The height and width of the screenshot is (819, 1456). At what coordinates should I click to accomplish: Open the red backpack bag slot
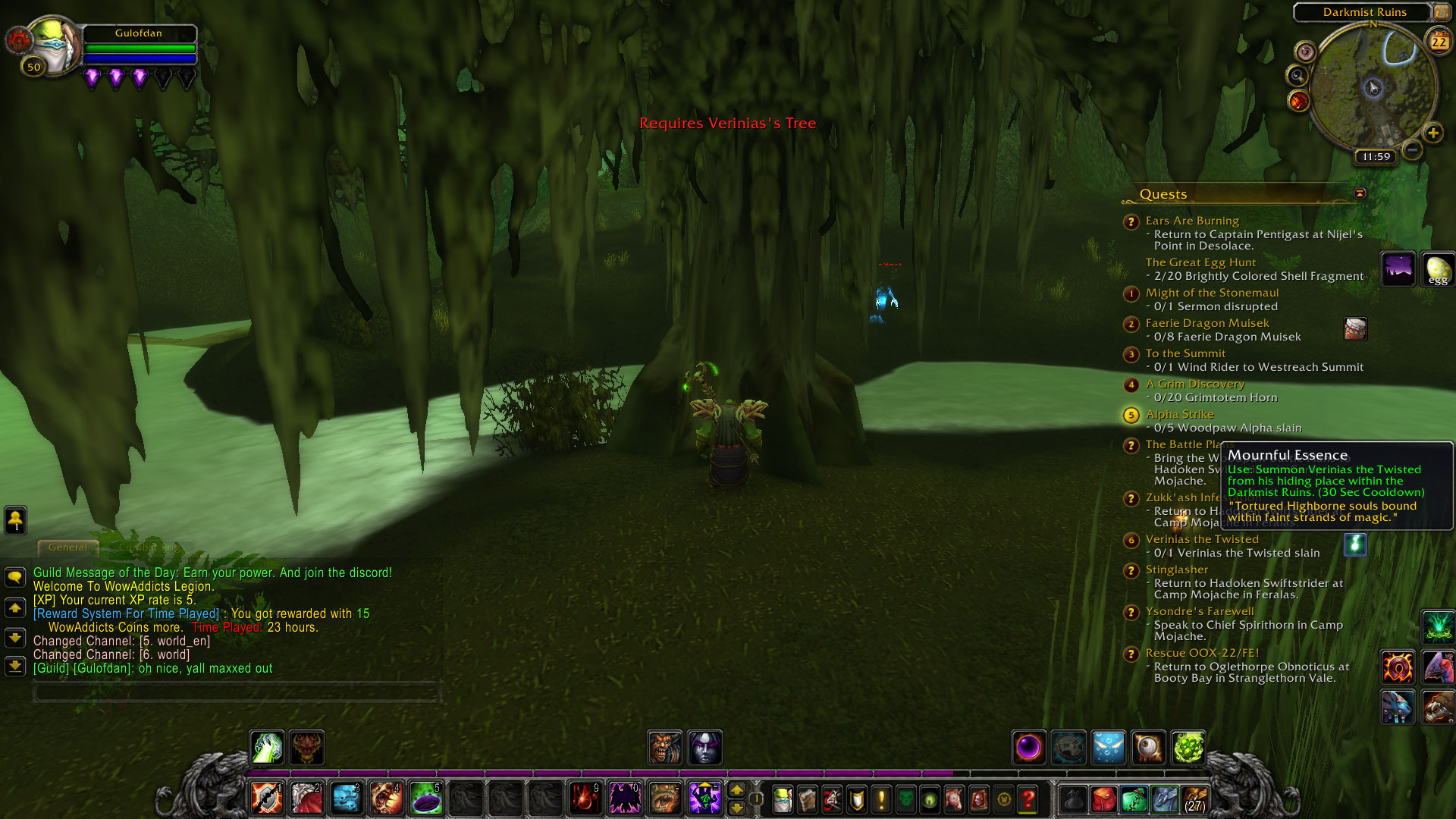1104,799
